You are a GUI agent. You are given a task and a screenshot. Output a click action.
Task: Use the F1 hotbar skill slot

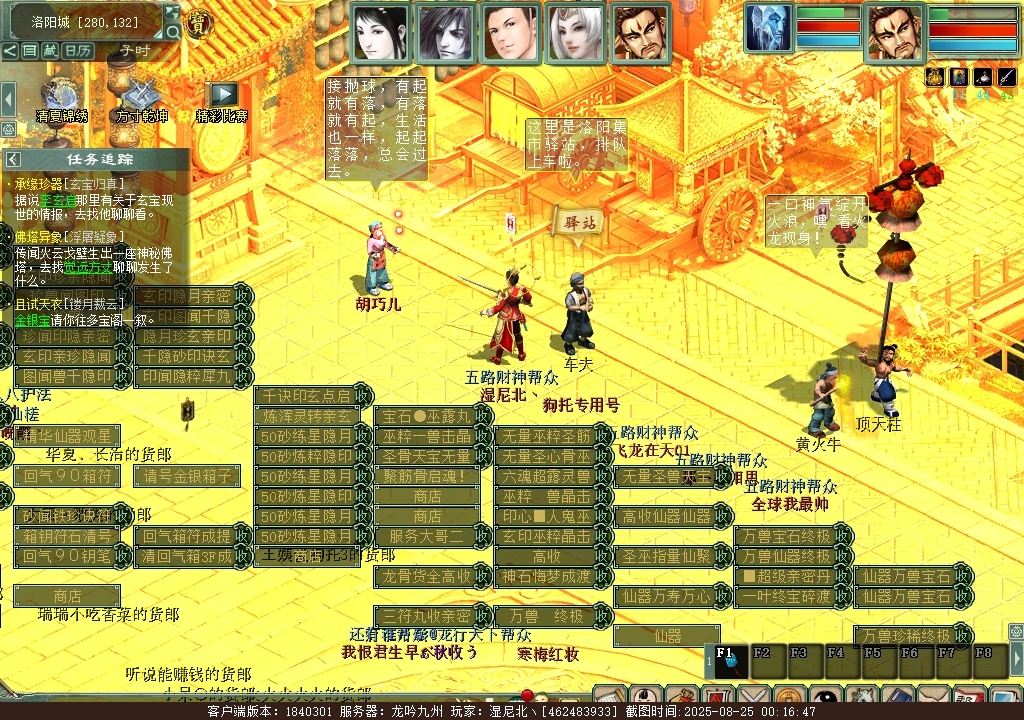(729, 660)
